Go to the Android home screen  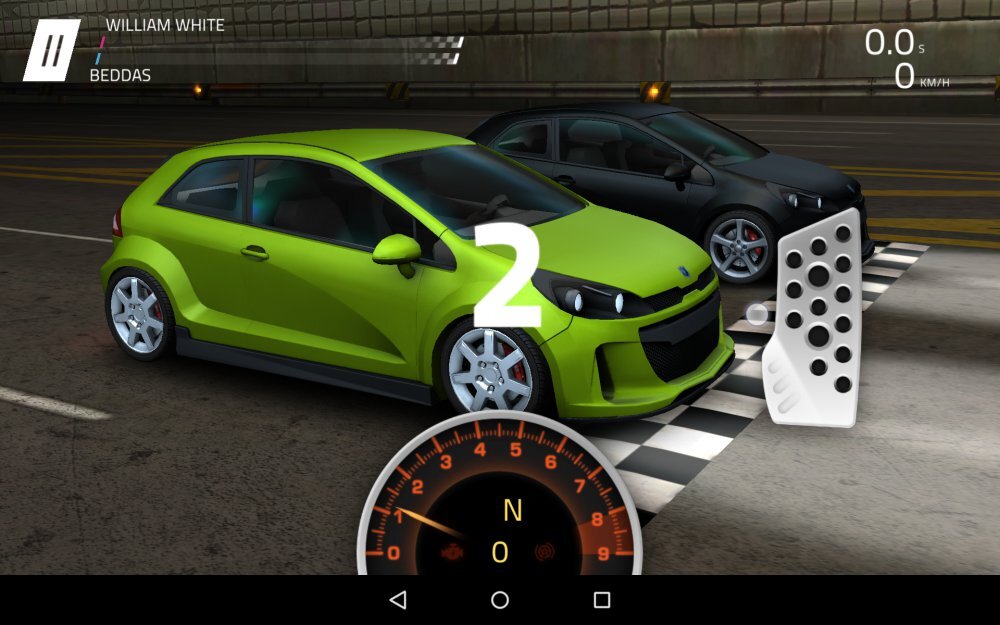coord(500,600)
